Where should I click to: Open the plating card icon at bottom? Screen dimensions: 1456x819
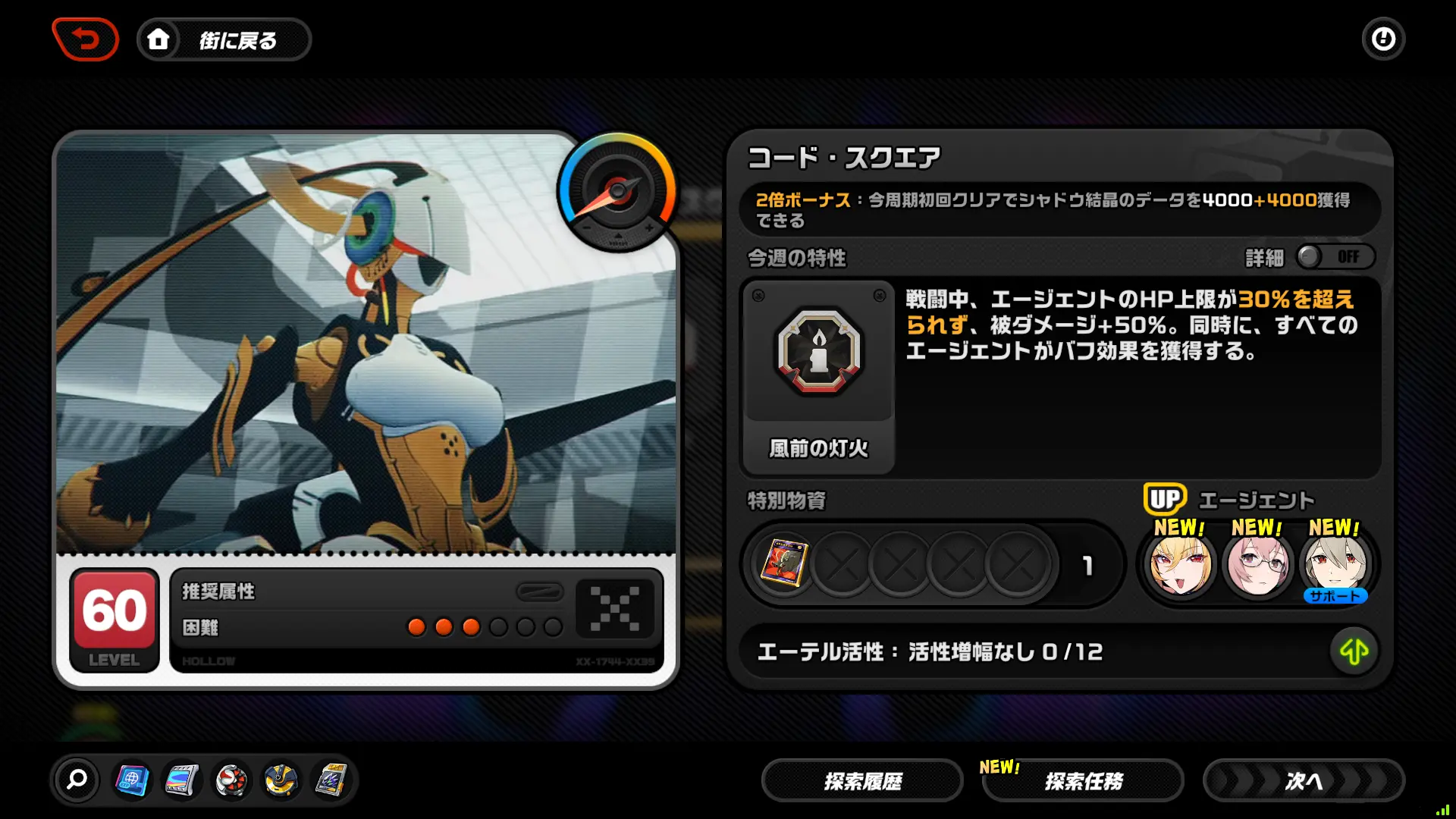click(x=331, y=780)
